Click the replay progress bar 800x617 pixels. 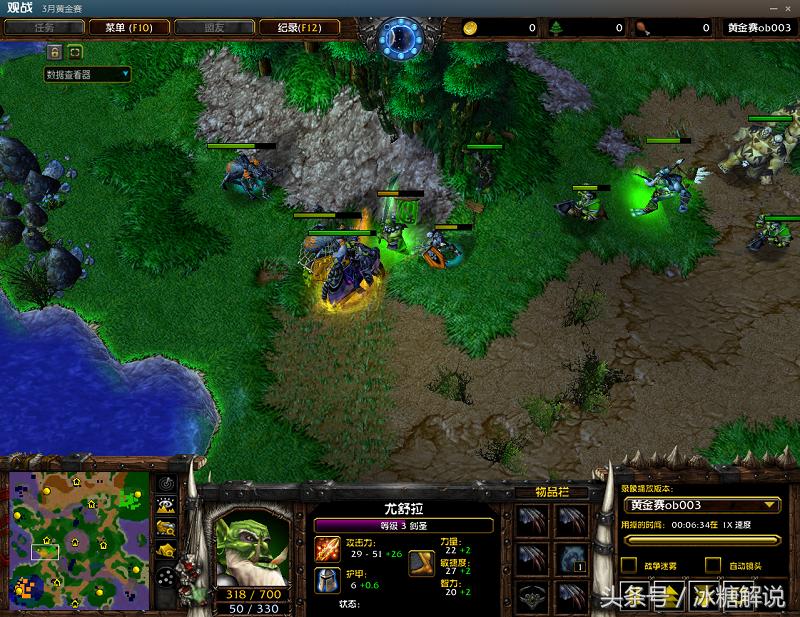pyautogui.click(x=699, y=541)
